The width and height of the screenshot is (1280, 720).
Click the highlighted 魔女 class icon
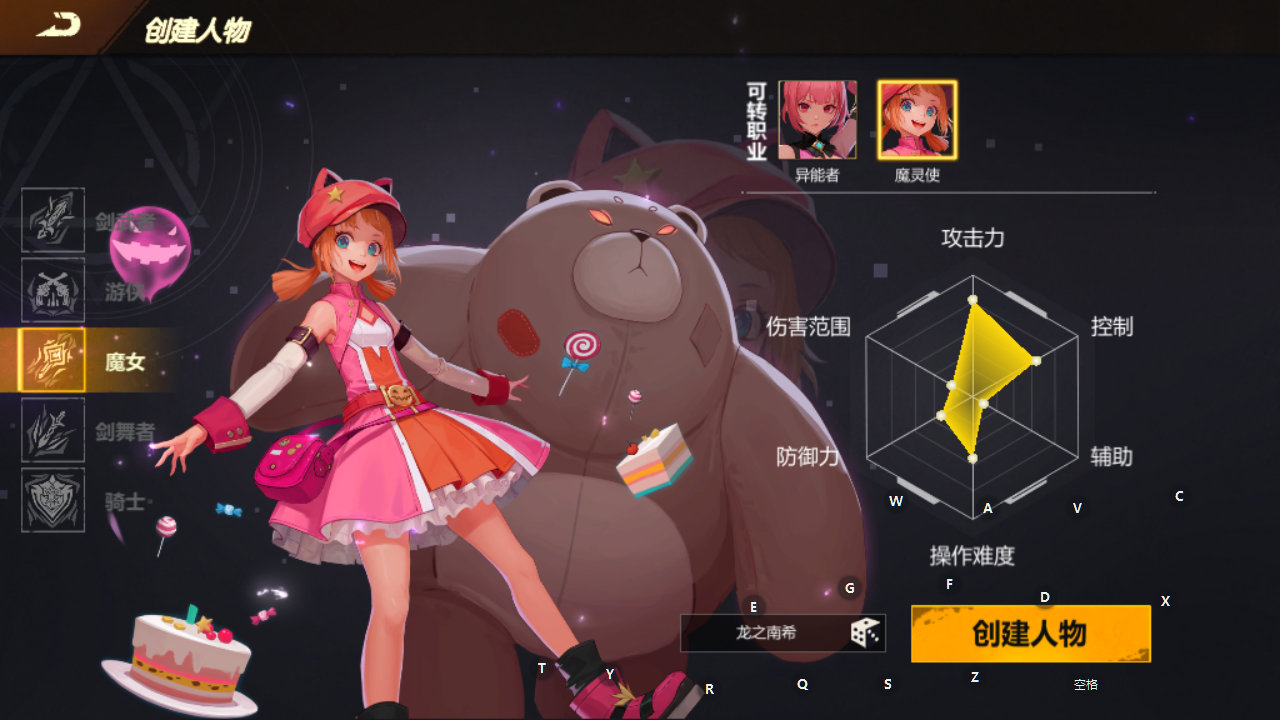point(52,360)
